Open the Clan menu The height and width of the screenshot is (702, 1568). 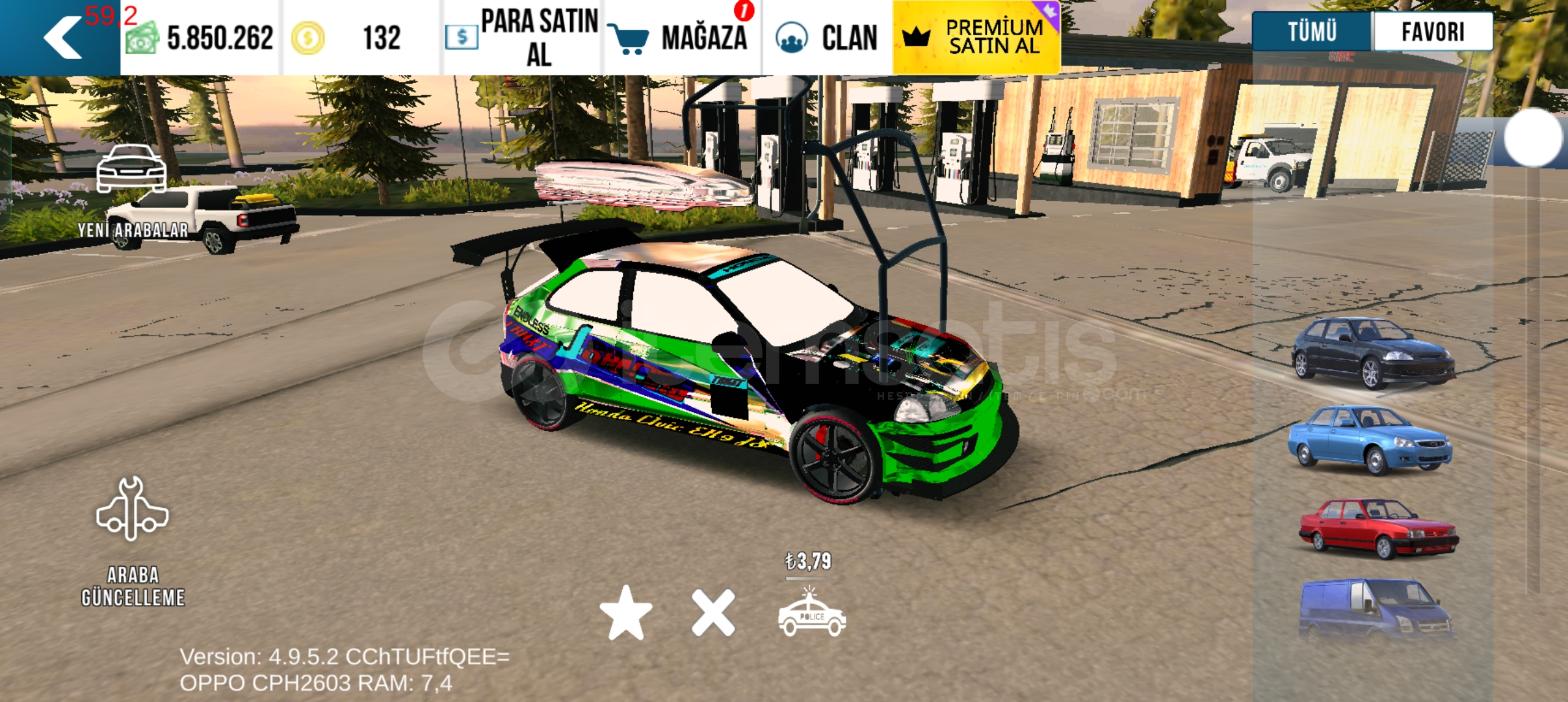(827, 38)
